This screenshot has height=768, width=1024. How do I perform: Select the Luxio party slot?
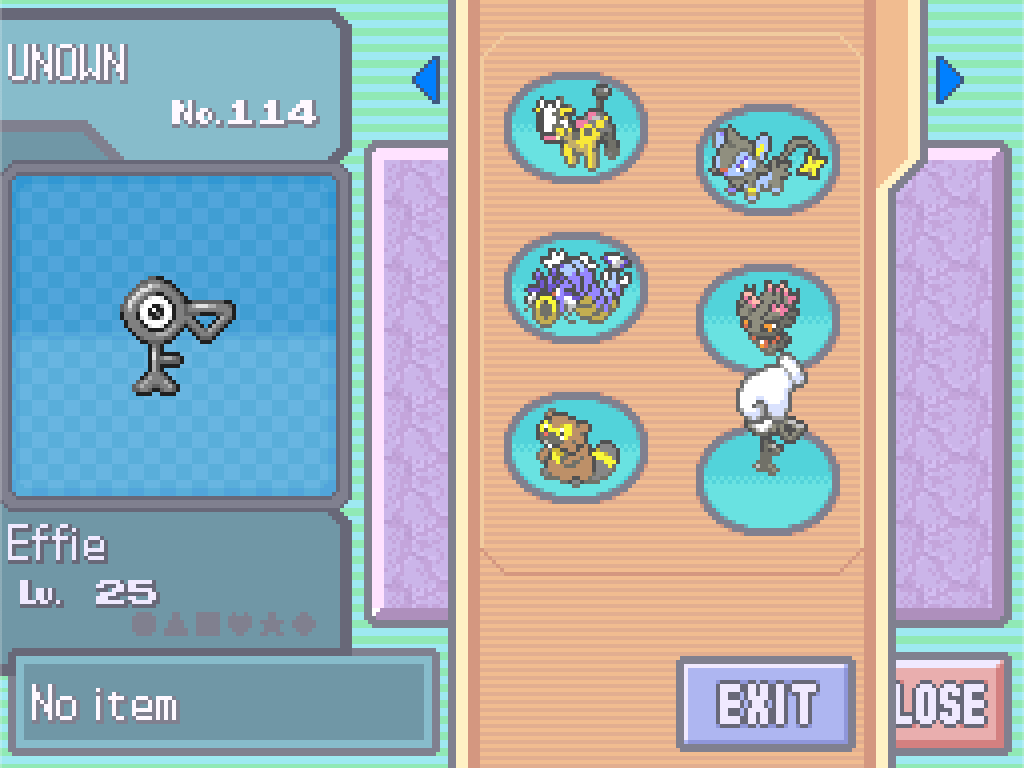767,160
